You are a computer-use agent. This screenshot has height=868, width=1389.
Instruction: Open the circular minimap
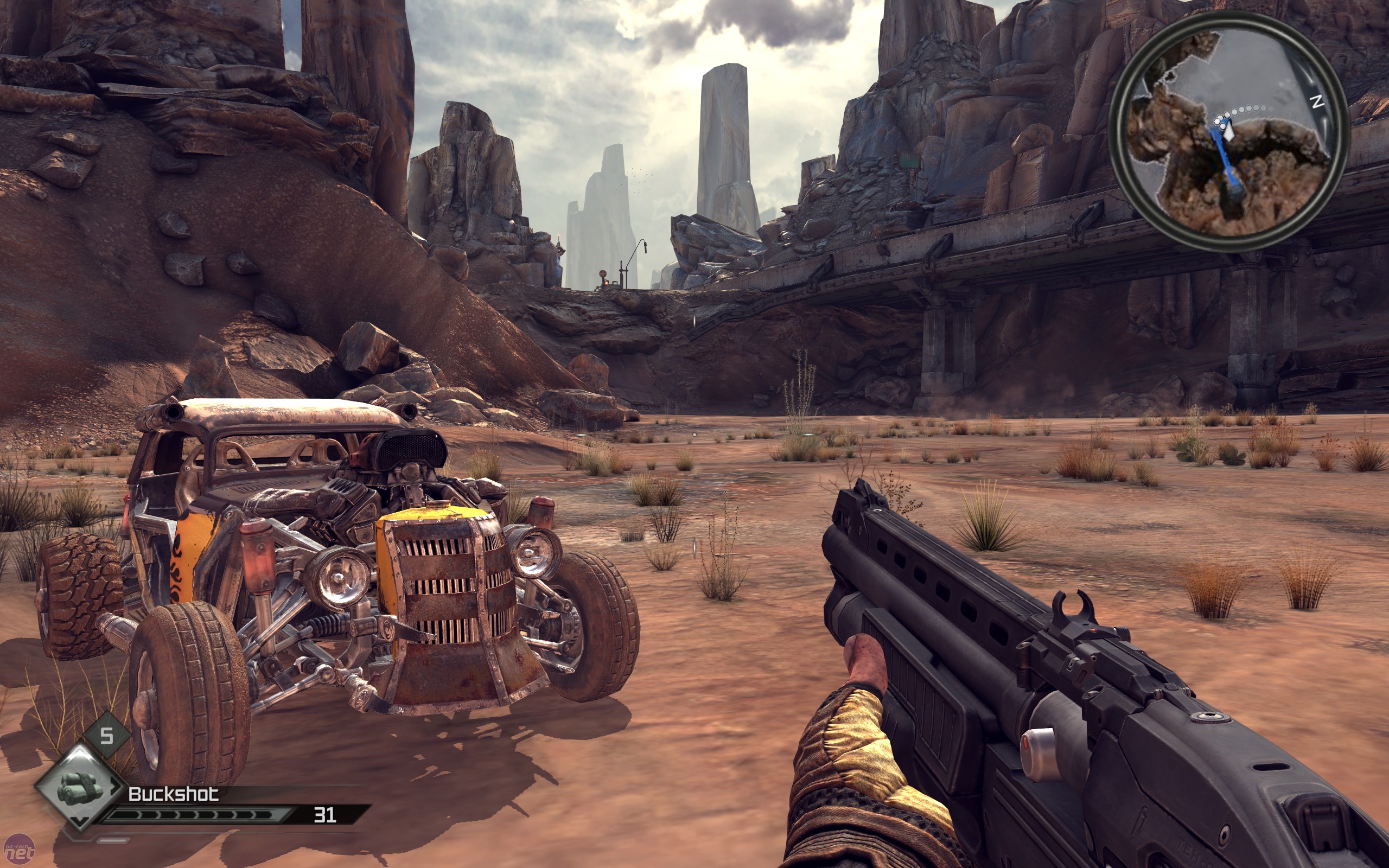coord(1228,131)
